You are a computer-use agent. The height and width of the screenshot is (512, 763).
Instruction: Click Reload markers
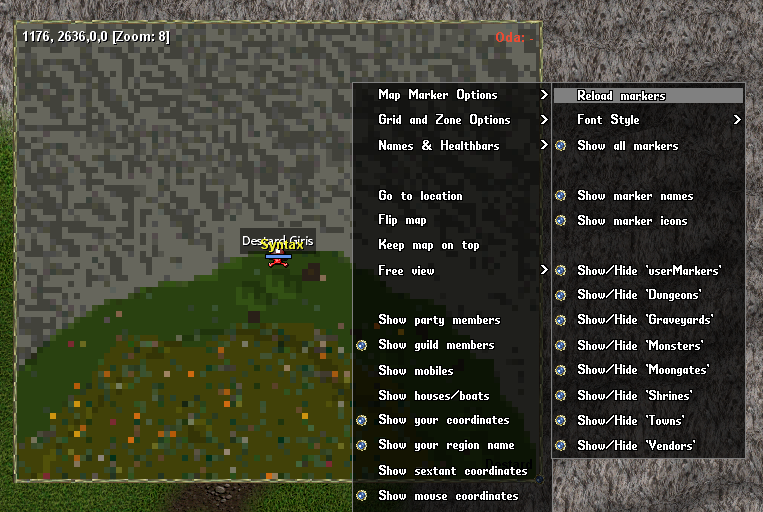(x=621, y=96)
